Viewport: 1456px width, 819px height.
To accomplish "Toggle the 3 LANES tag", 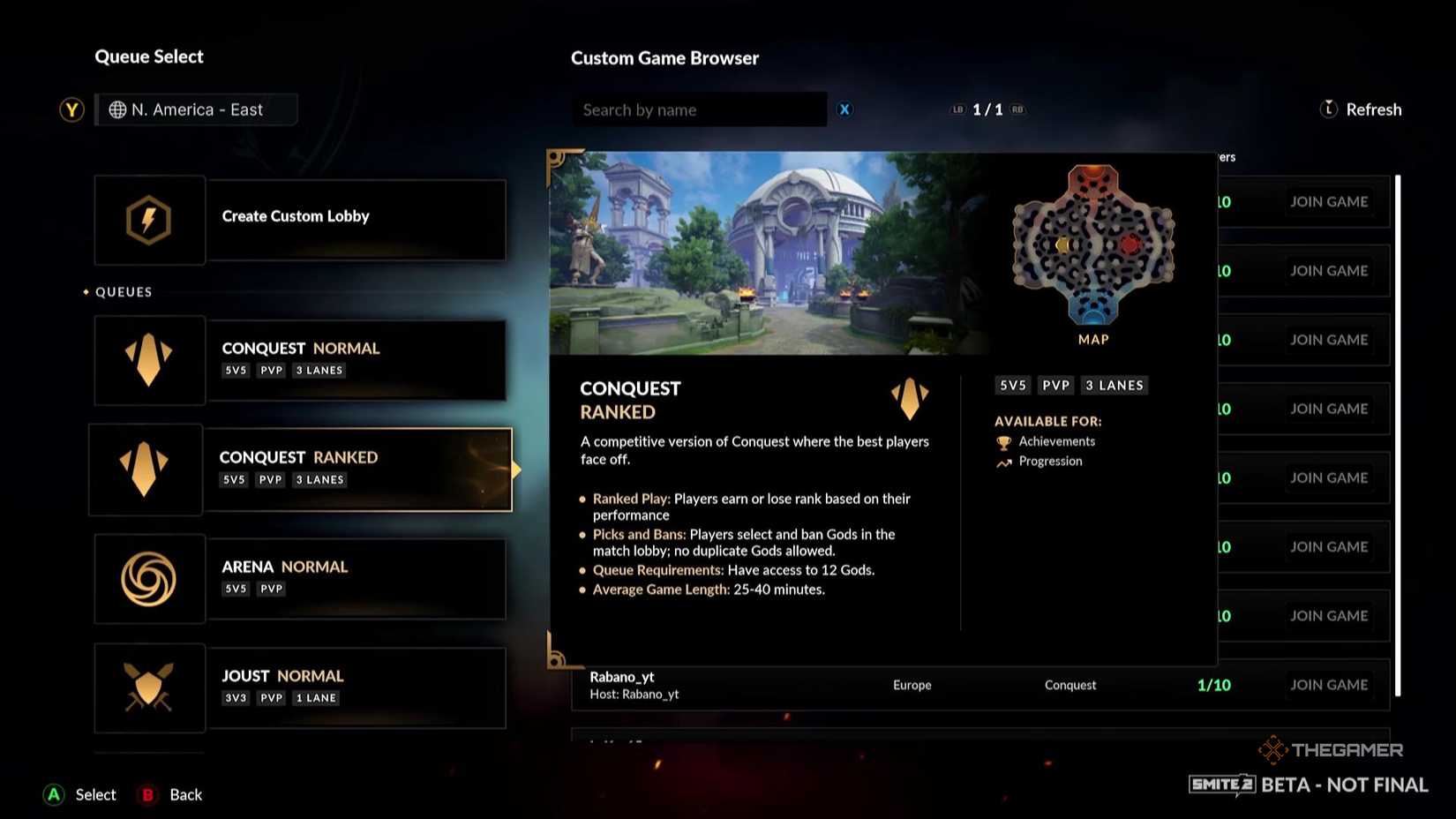I will tap(1115, 385).
